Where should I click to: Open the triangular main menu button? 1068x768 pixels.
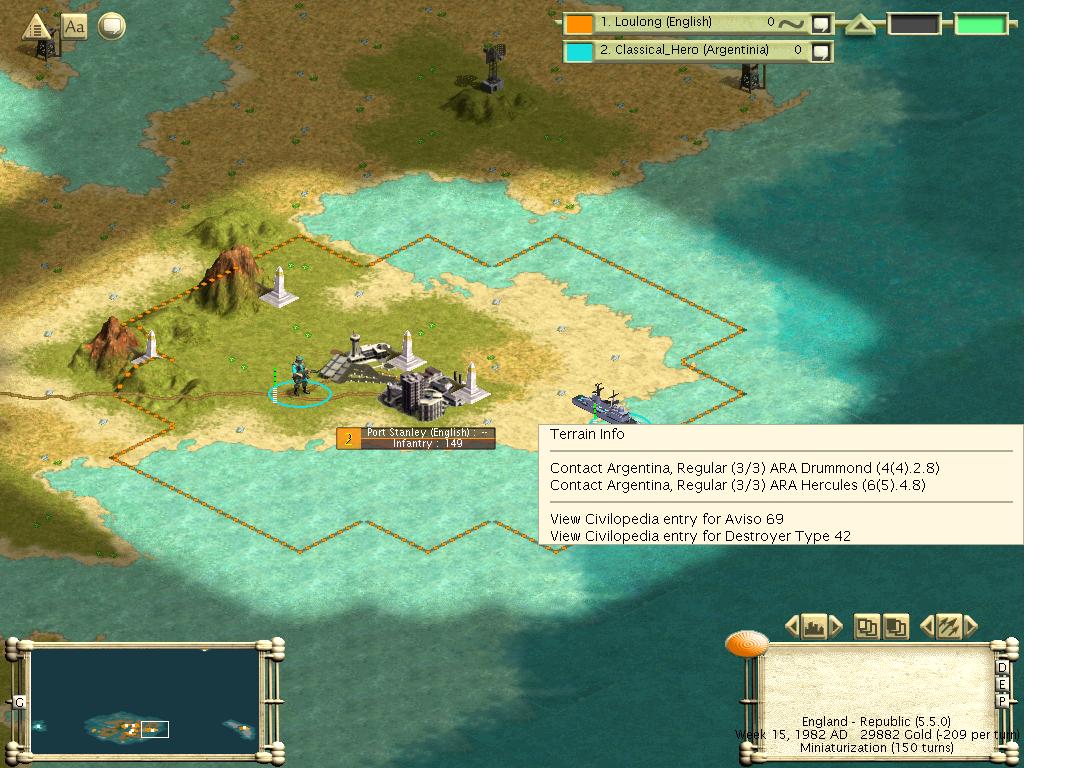(x=37, y=27)
